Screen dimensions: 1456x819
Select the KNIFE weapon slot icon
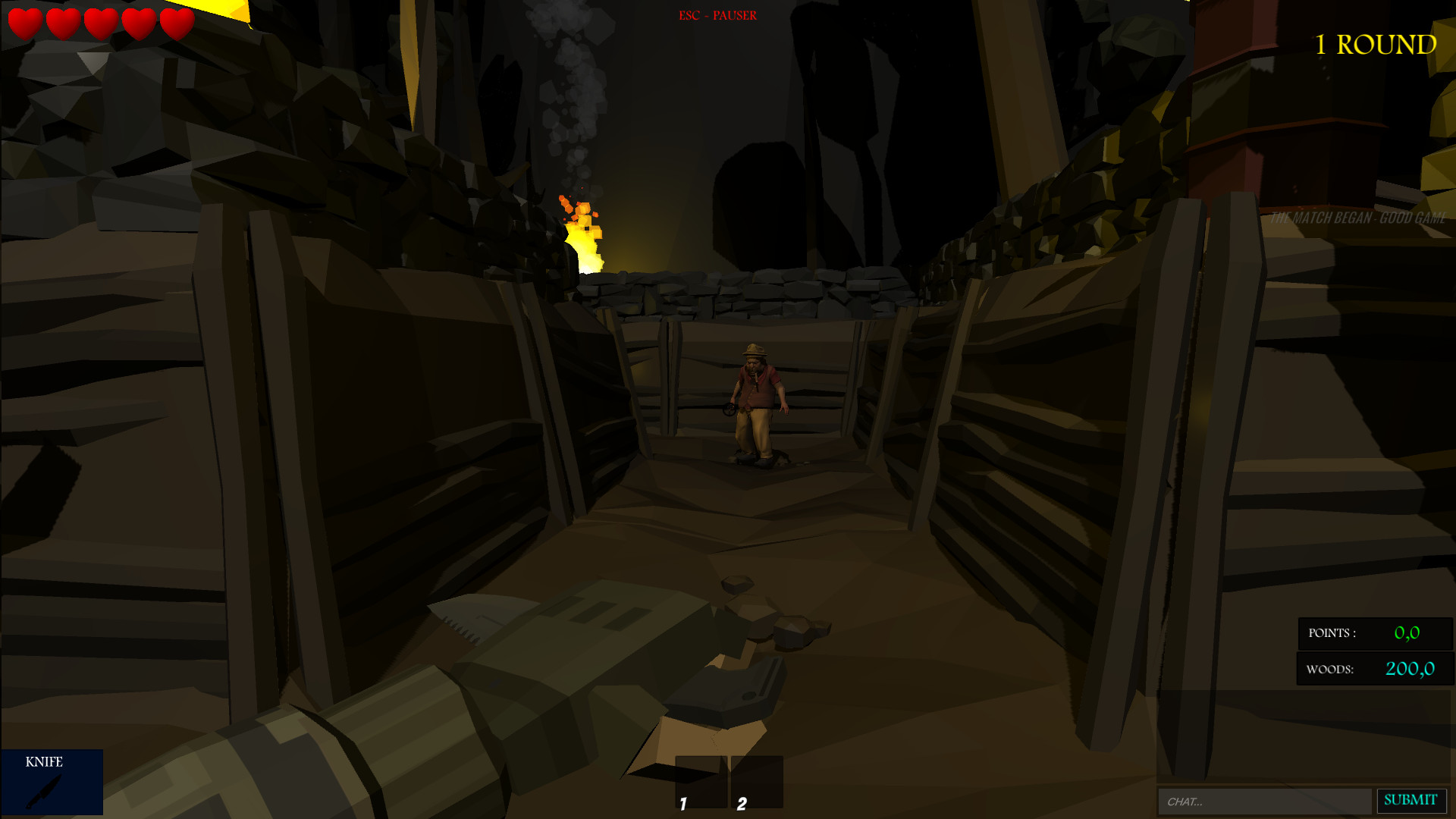coord(52,783)
